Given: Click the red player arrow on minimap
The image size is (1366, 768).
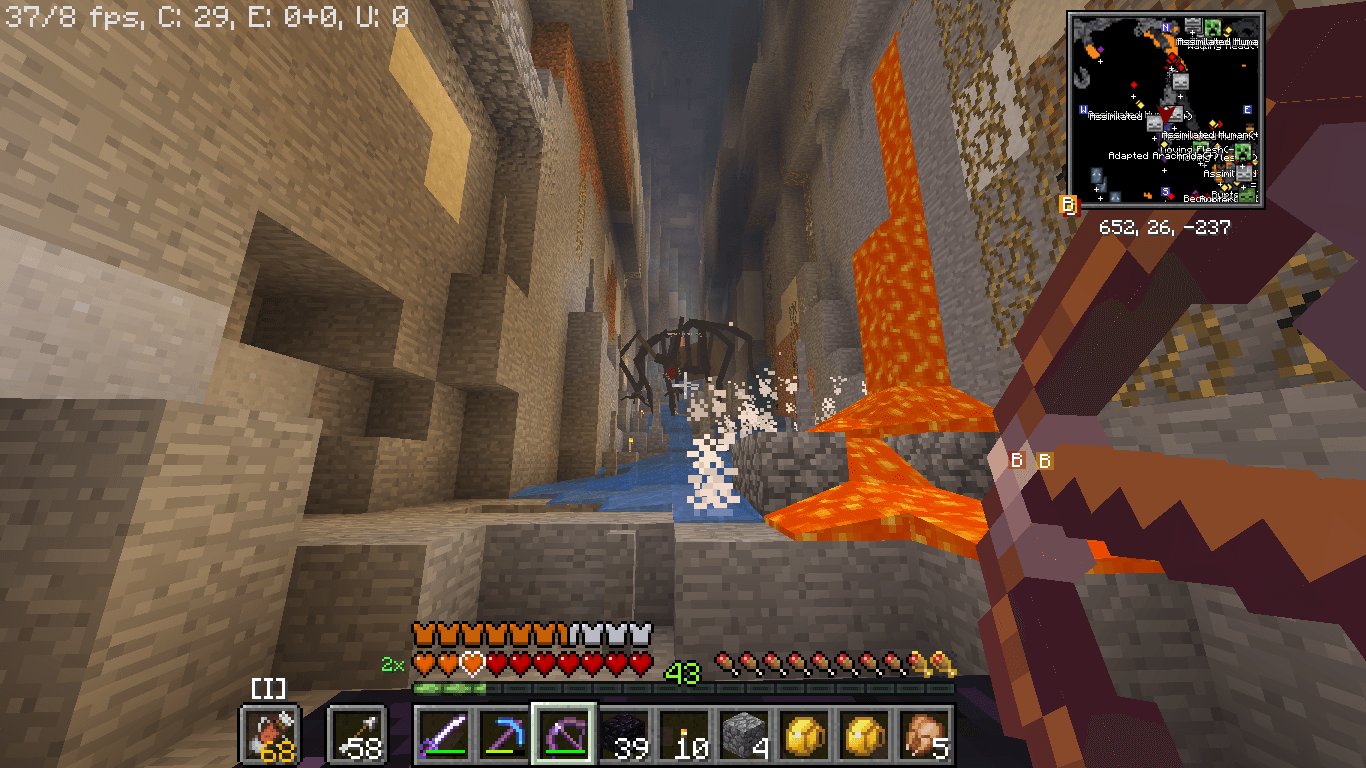Looking at the screenshot, I should pyautogui.click(x=1166, y=113).
